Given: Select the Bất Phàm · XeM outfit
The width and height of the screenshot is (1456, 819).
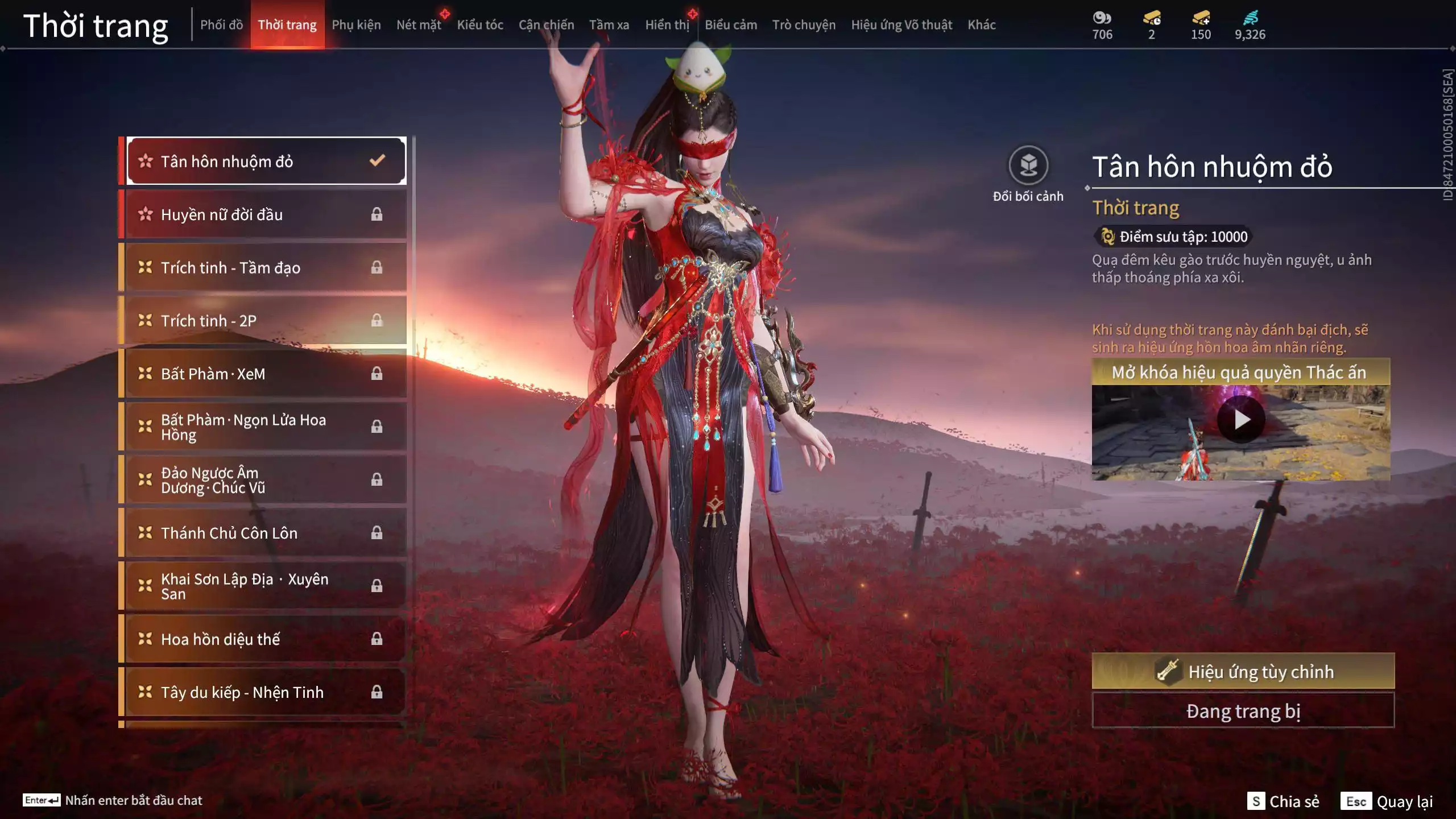Looking at the screenshot, I should pyautogui.click(x=266, y=374).
